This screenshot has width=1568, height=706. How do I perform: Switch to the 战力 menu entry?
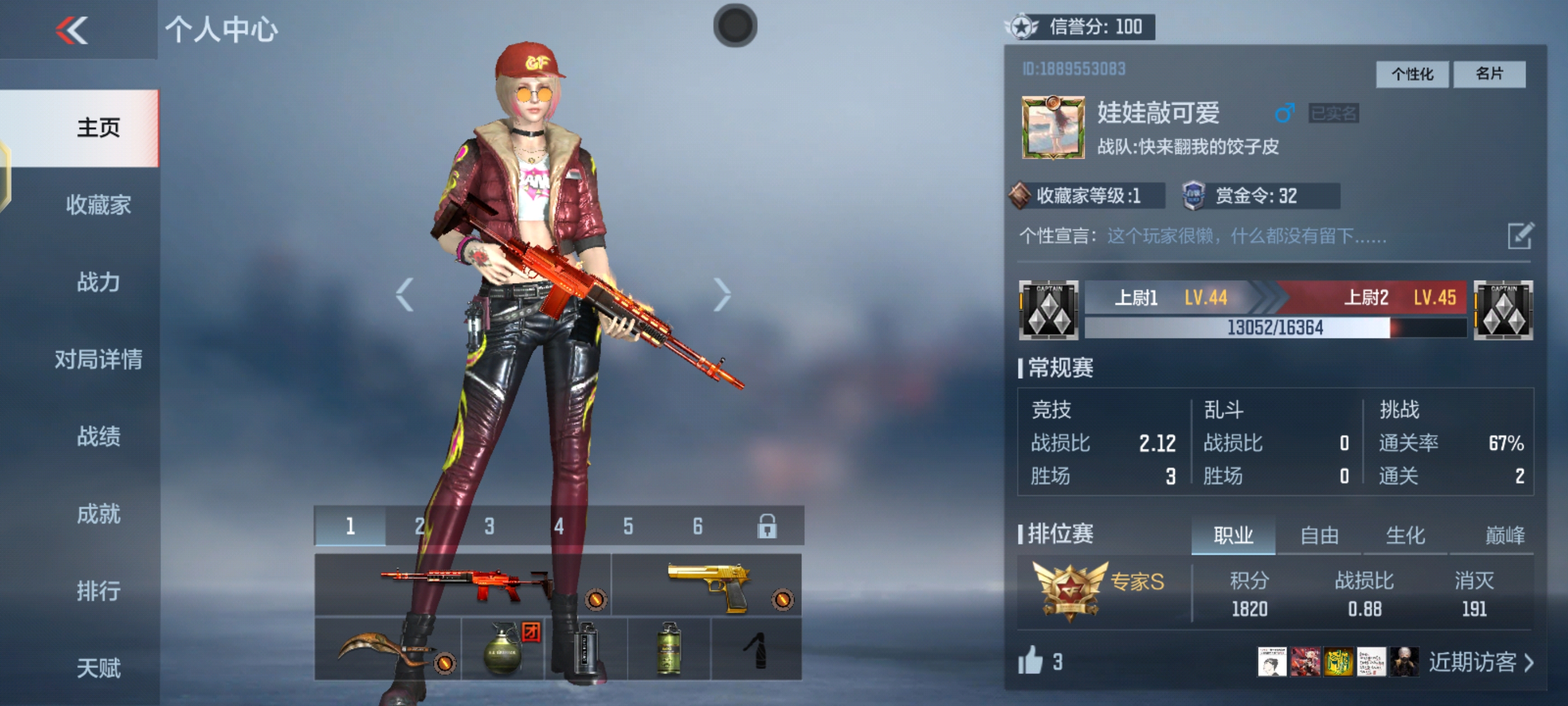pos(98,282)
